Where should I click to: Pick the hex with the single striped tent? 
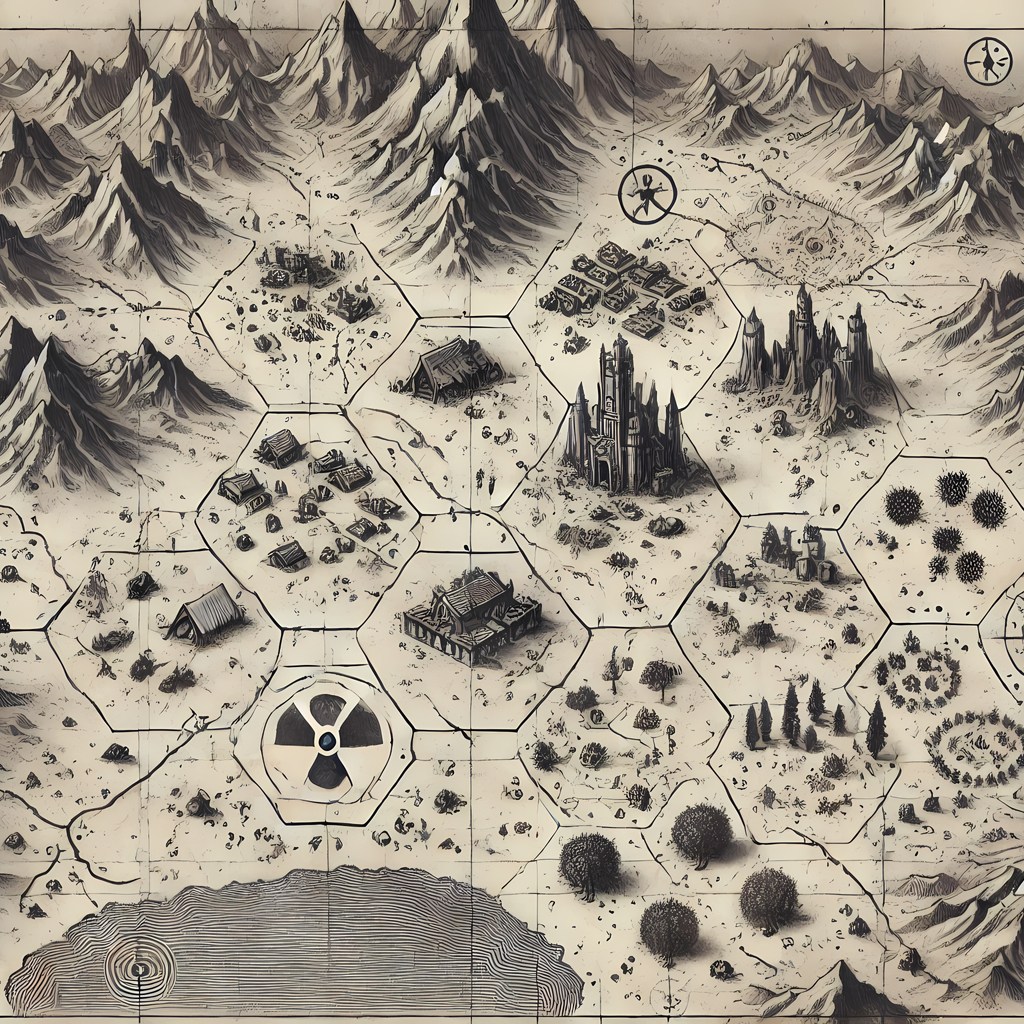coord(205,612)
